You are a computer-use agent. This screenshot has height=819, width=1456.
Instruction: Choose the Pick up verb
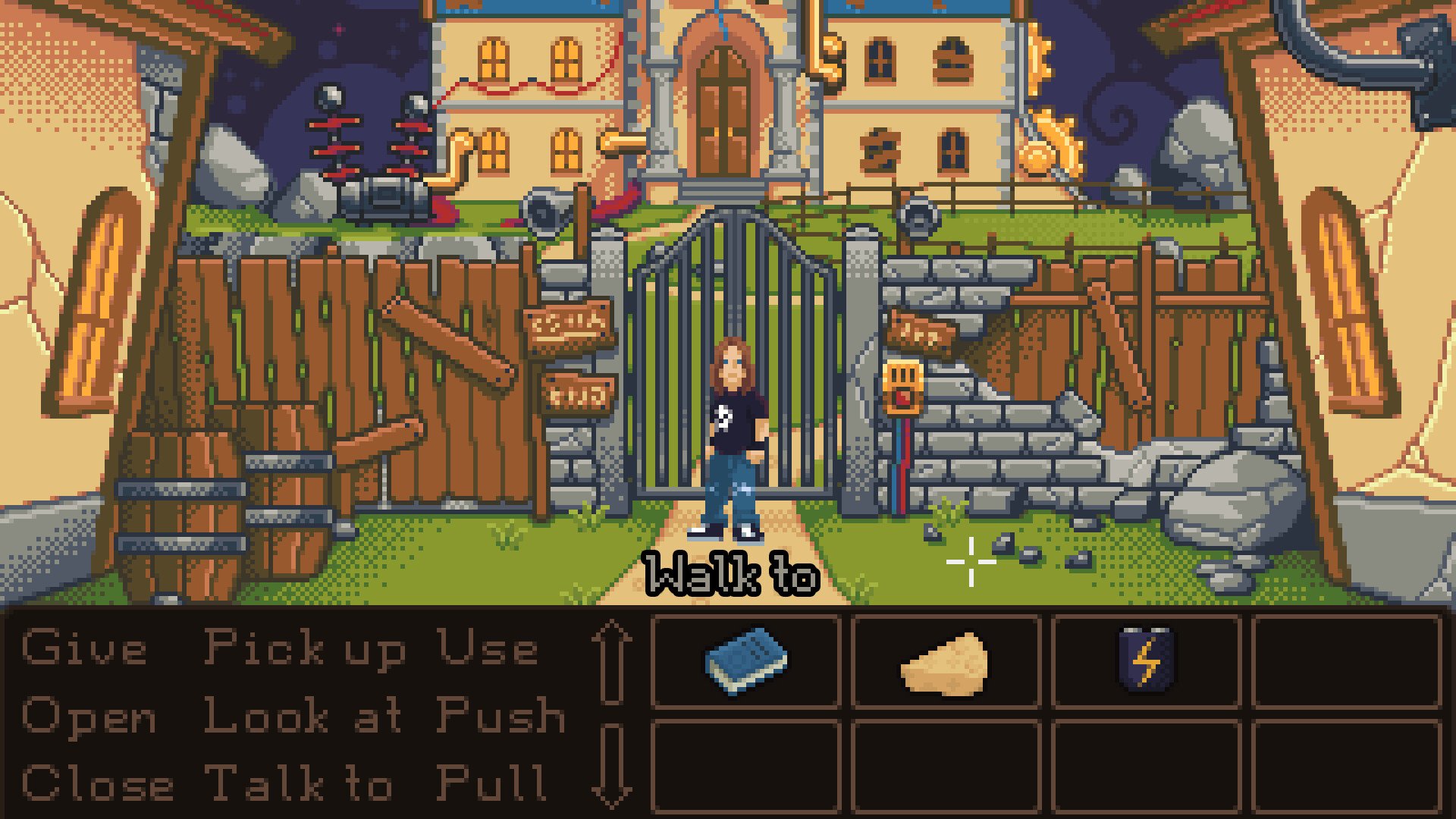tap(305, 650)
